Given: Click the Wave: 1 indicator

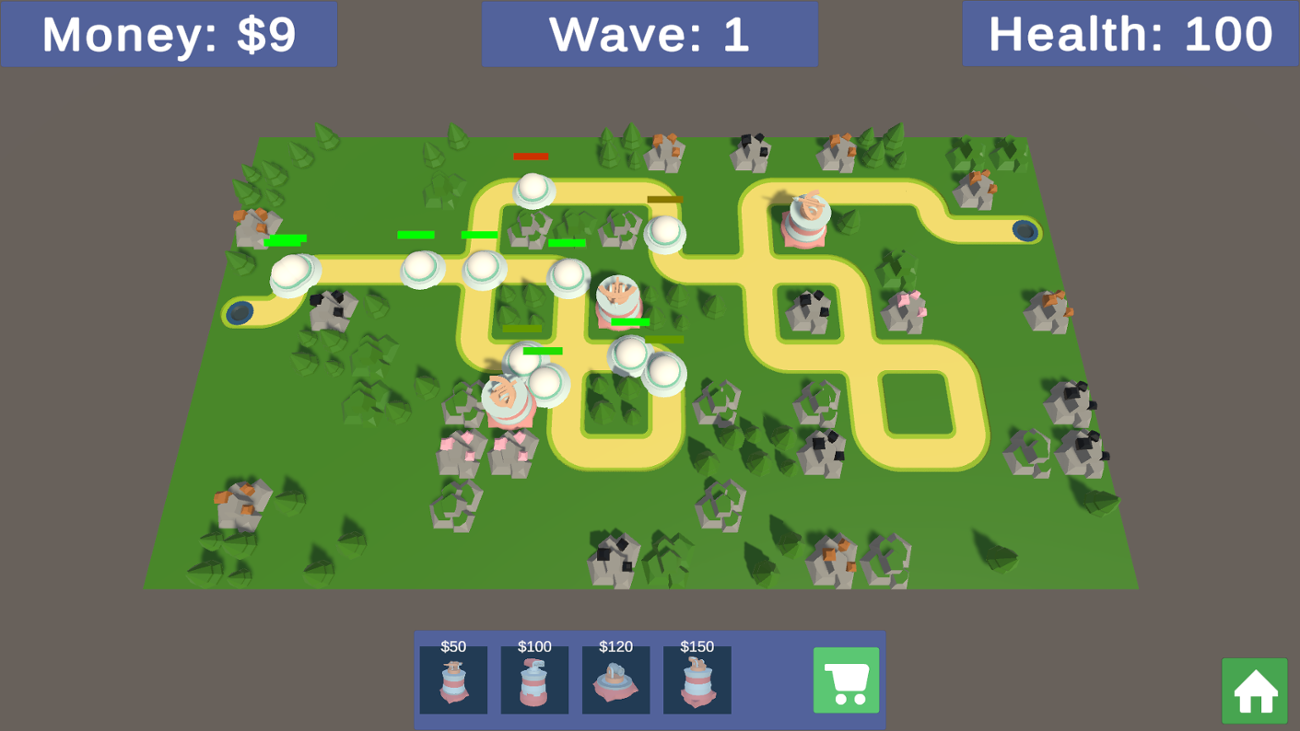Looking at the screenshot, I should (x=650, y=33).
